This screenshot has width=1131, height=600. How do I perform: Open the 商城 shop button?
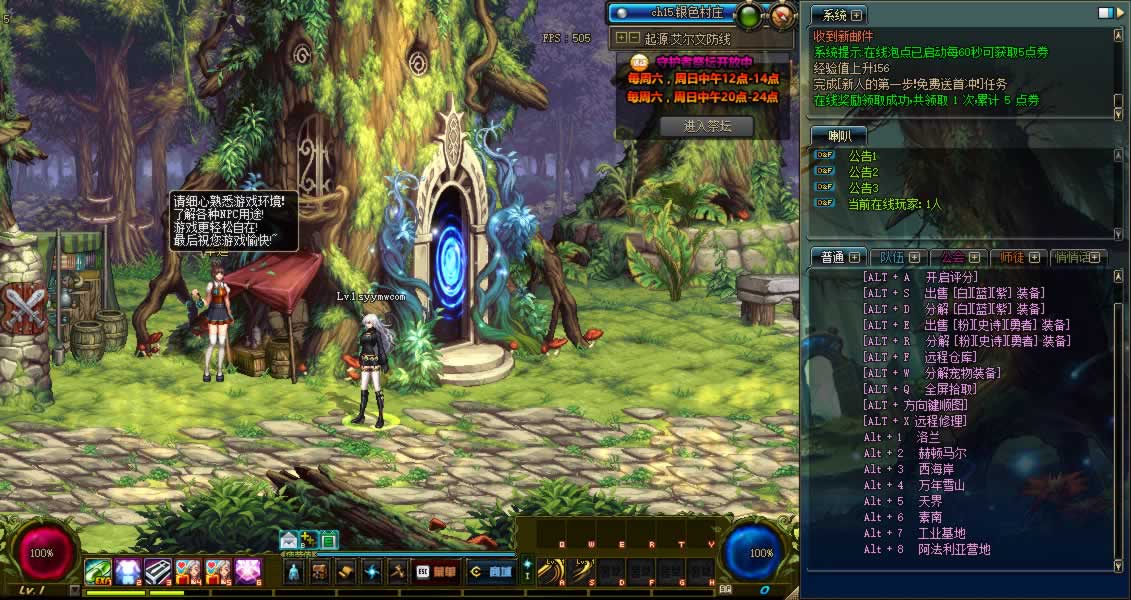coord(491,572)
